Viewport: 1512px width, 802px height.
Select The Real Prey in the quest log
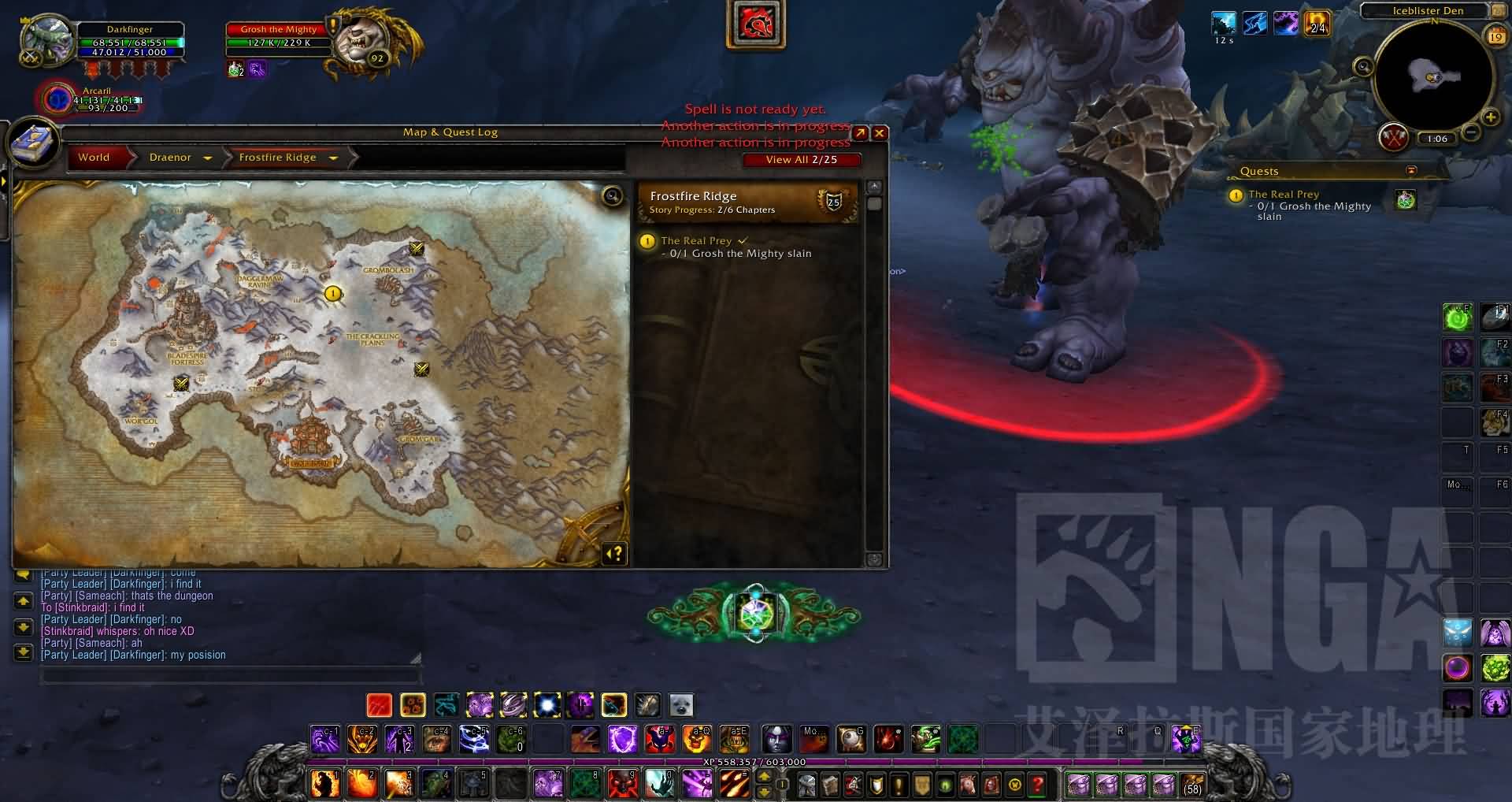[x=696, y=241]
